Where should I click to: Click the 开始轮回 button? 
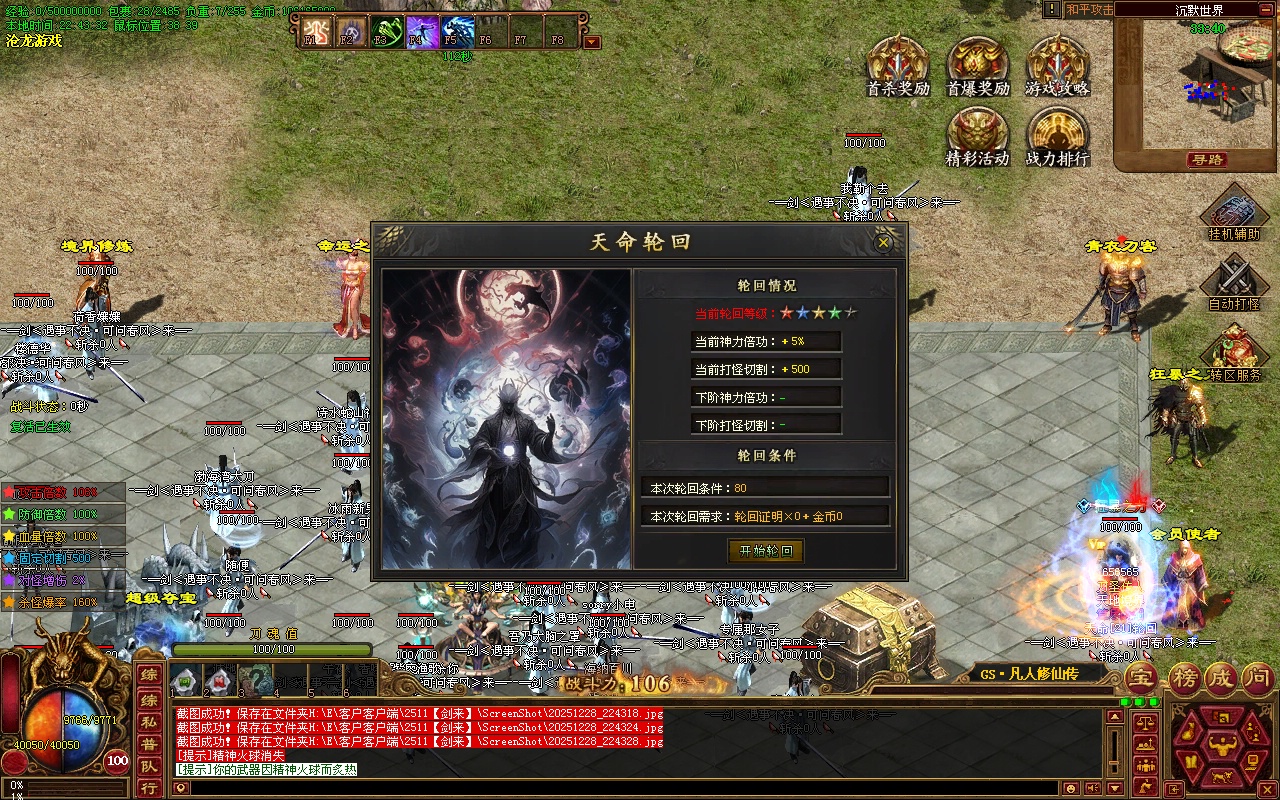click(x=765, y=551)
